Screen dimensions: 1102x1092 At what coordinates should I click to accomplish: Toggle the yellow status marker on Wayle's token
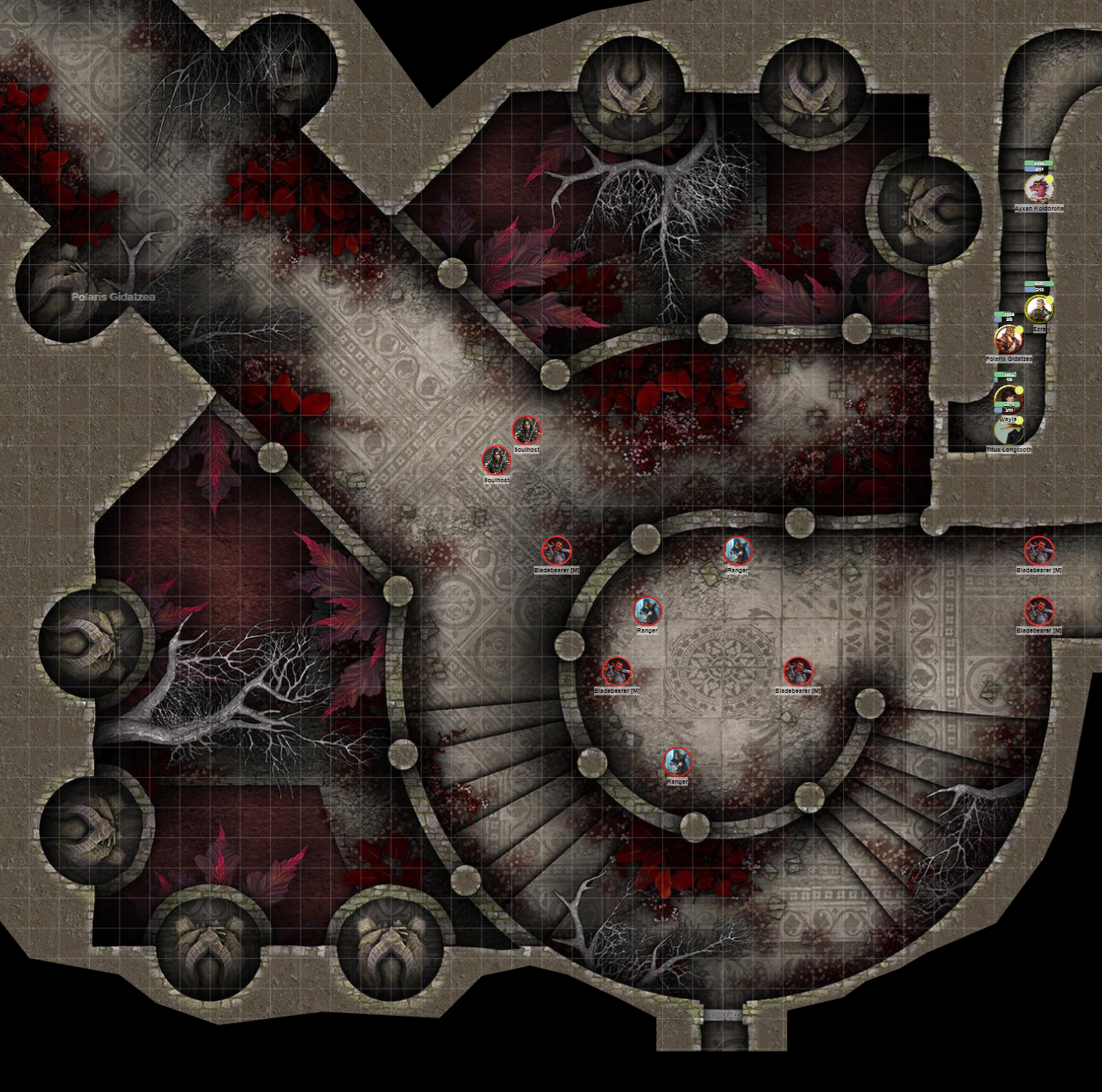point(1020,390)
